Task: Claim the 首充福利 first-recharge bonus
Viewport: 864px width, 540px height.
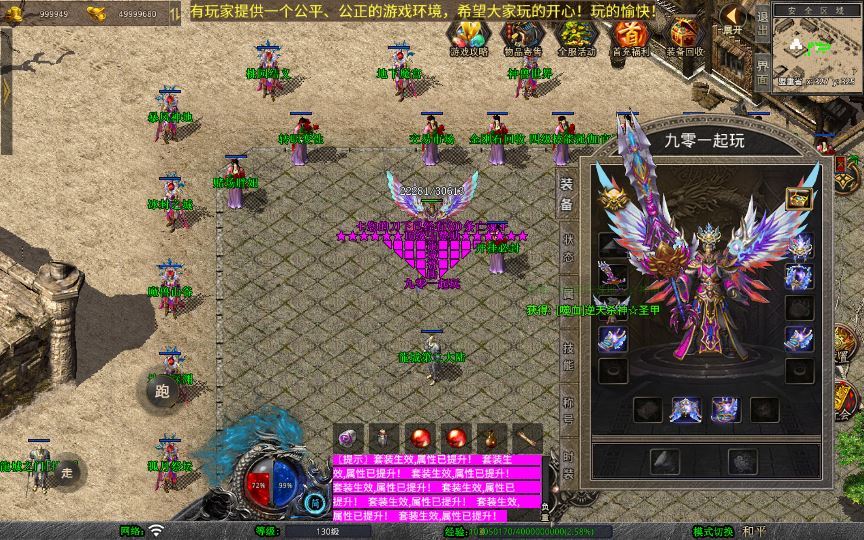Action: pyautogui.click(x=630, y=37)
